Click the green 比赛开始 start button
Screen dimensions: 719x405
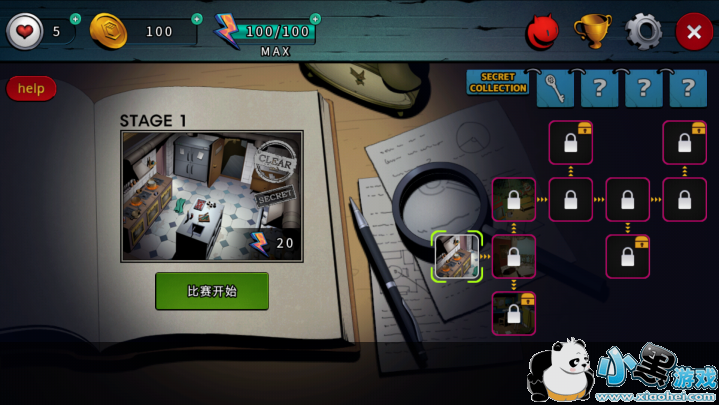click(212, 291)
